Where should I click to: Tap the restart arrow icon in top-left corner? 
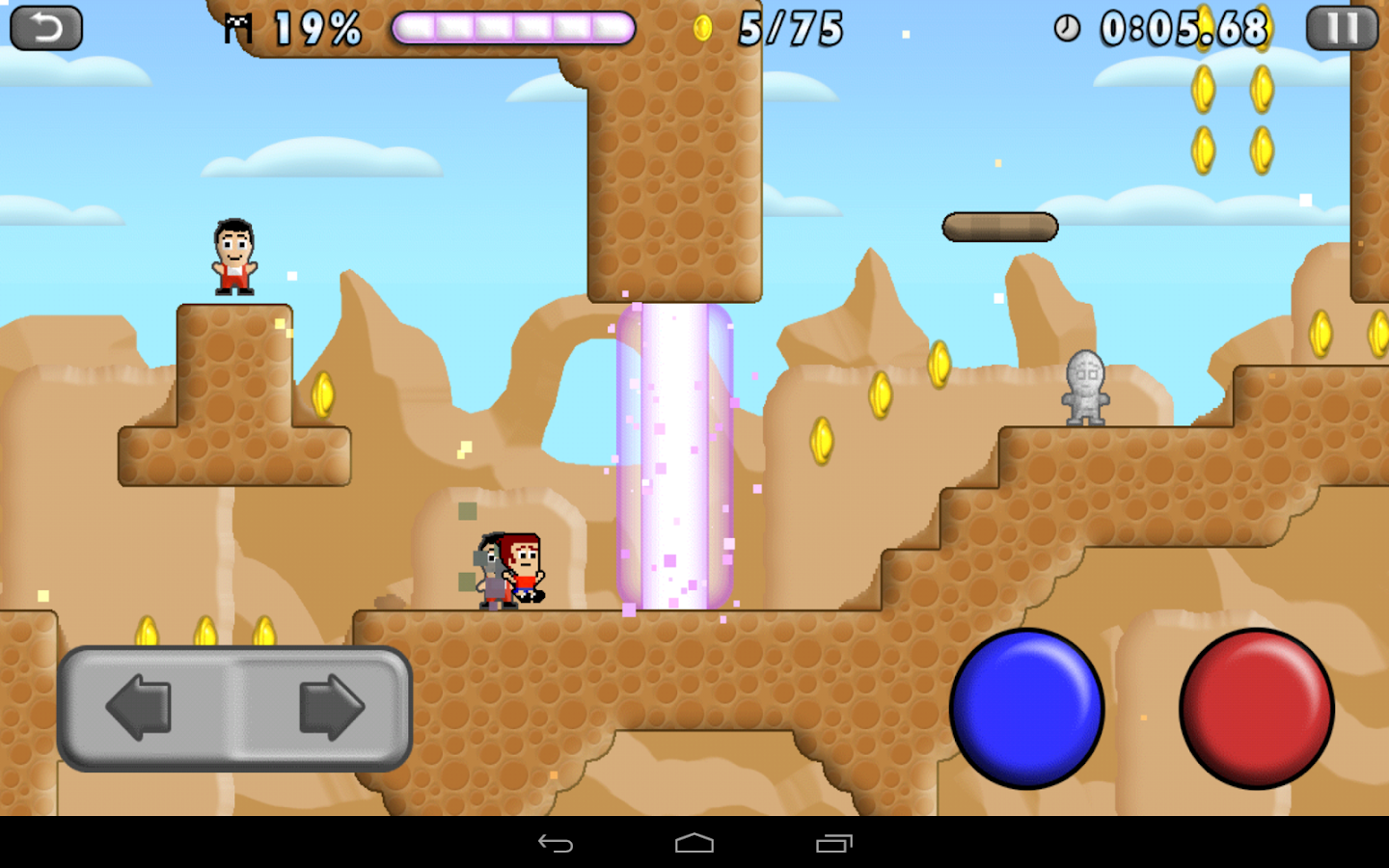coord(45,26)
